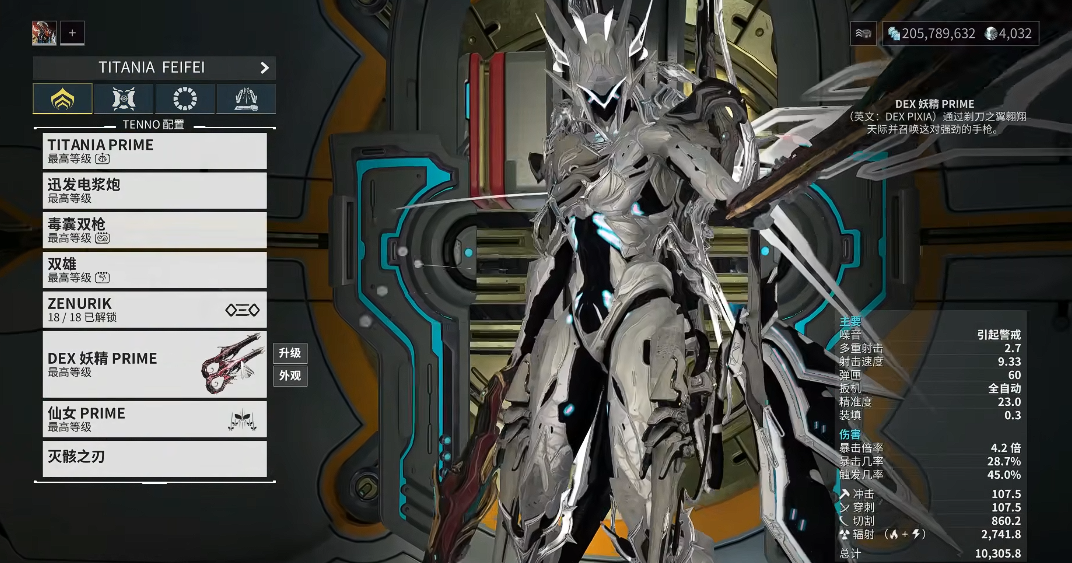Pick the 双雄 melee weapon row
Image resolution: width=1072 pixels, height=563 pixels.
156,270
